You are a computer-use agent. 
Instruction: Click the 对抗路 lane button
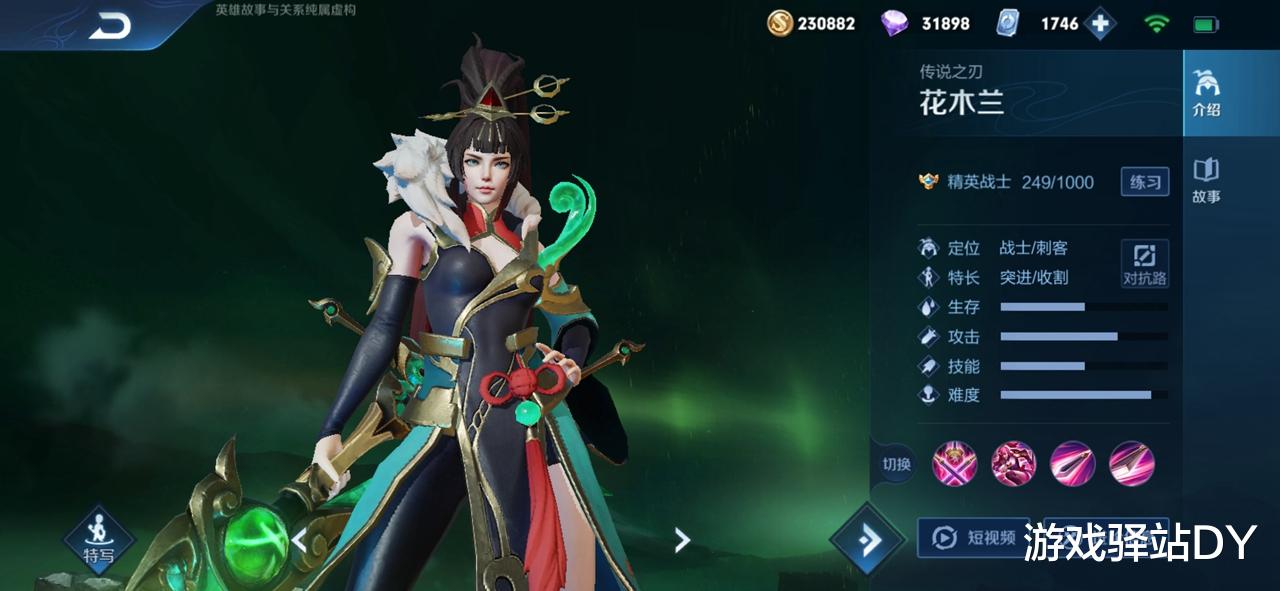tap(1144, 264)
